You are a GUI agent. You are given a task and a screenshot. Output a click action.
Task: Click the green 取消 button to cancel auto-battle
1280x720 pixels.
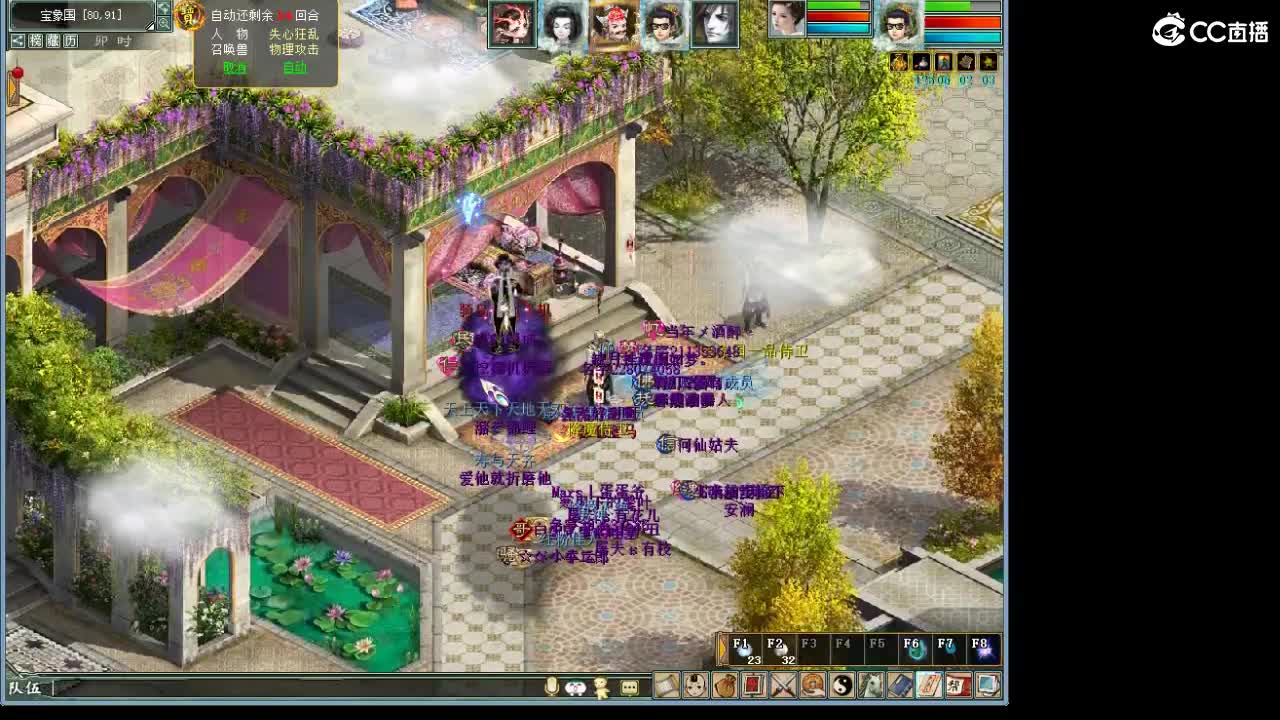pos(234,68)
